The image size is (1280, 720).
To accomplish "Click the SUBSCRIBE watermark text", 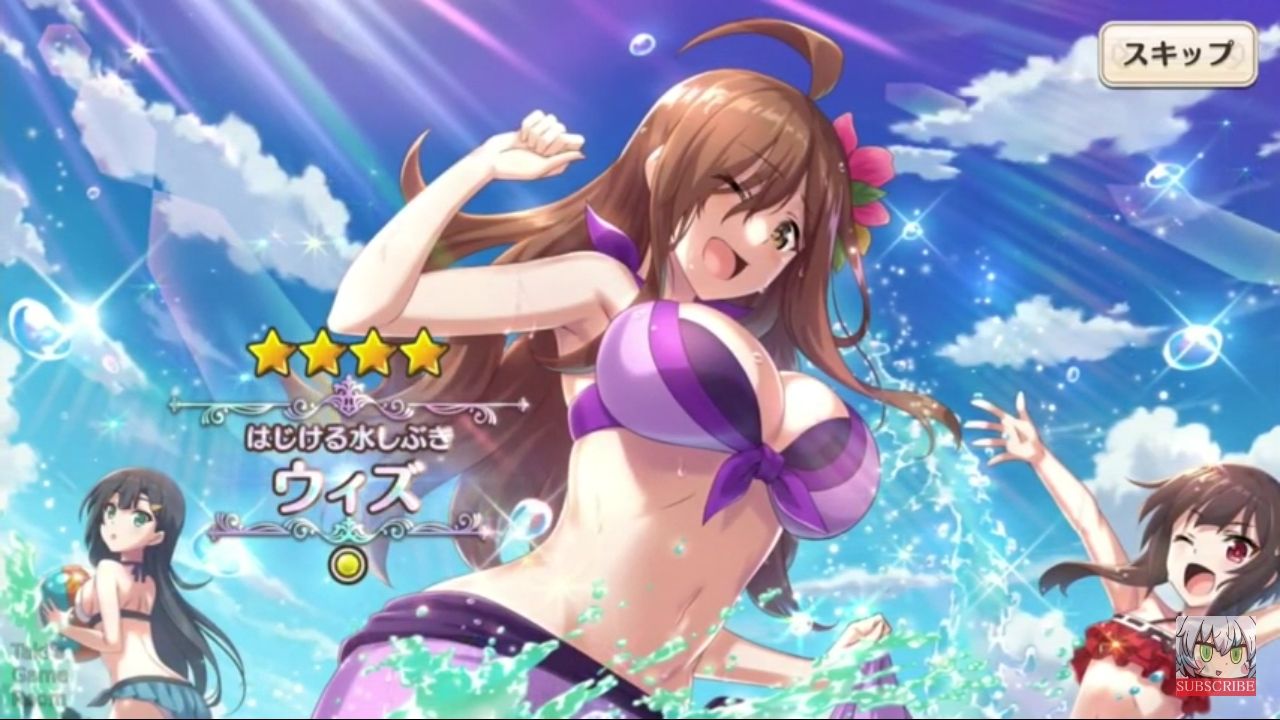I will tap(1214, 686).
